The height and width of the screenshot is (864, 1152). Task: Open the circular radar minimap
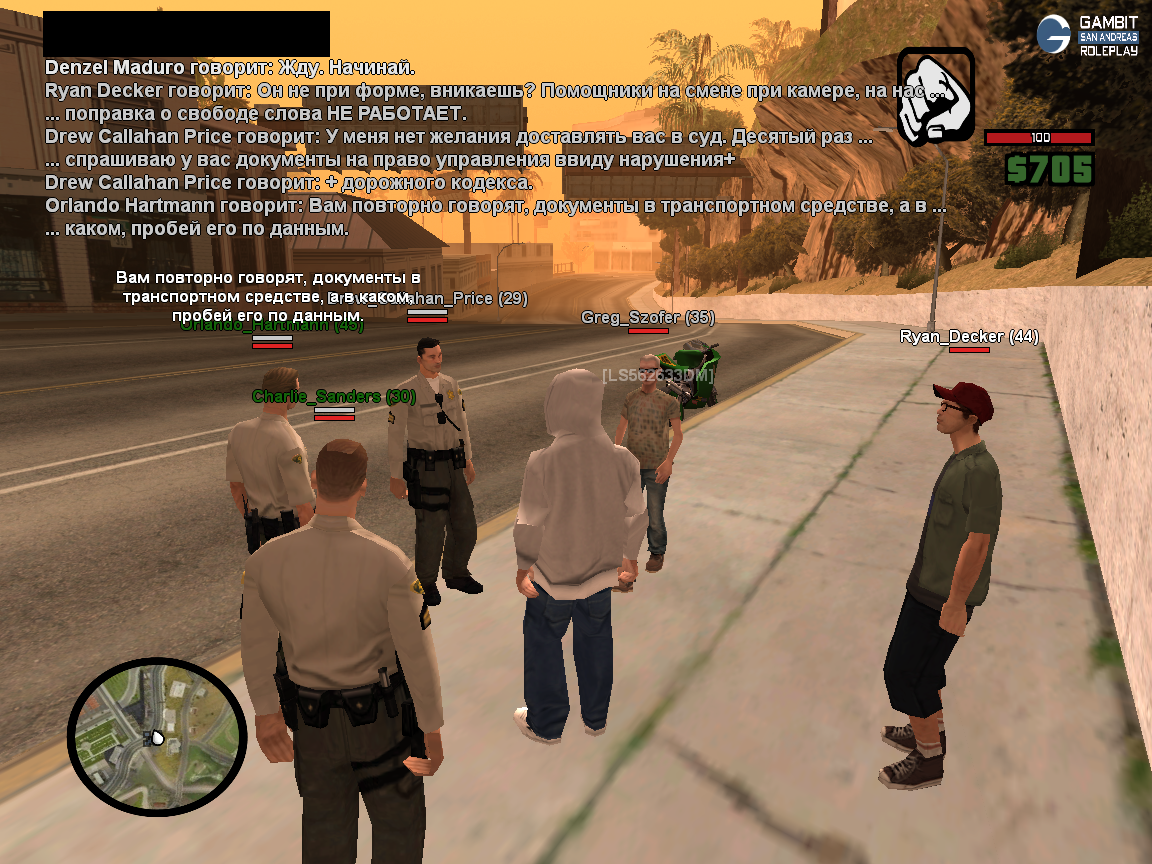[156, 738]
